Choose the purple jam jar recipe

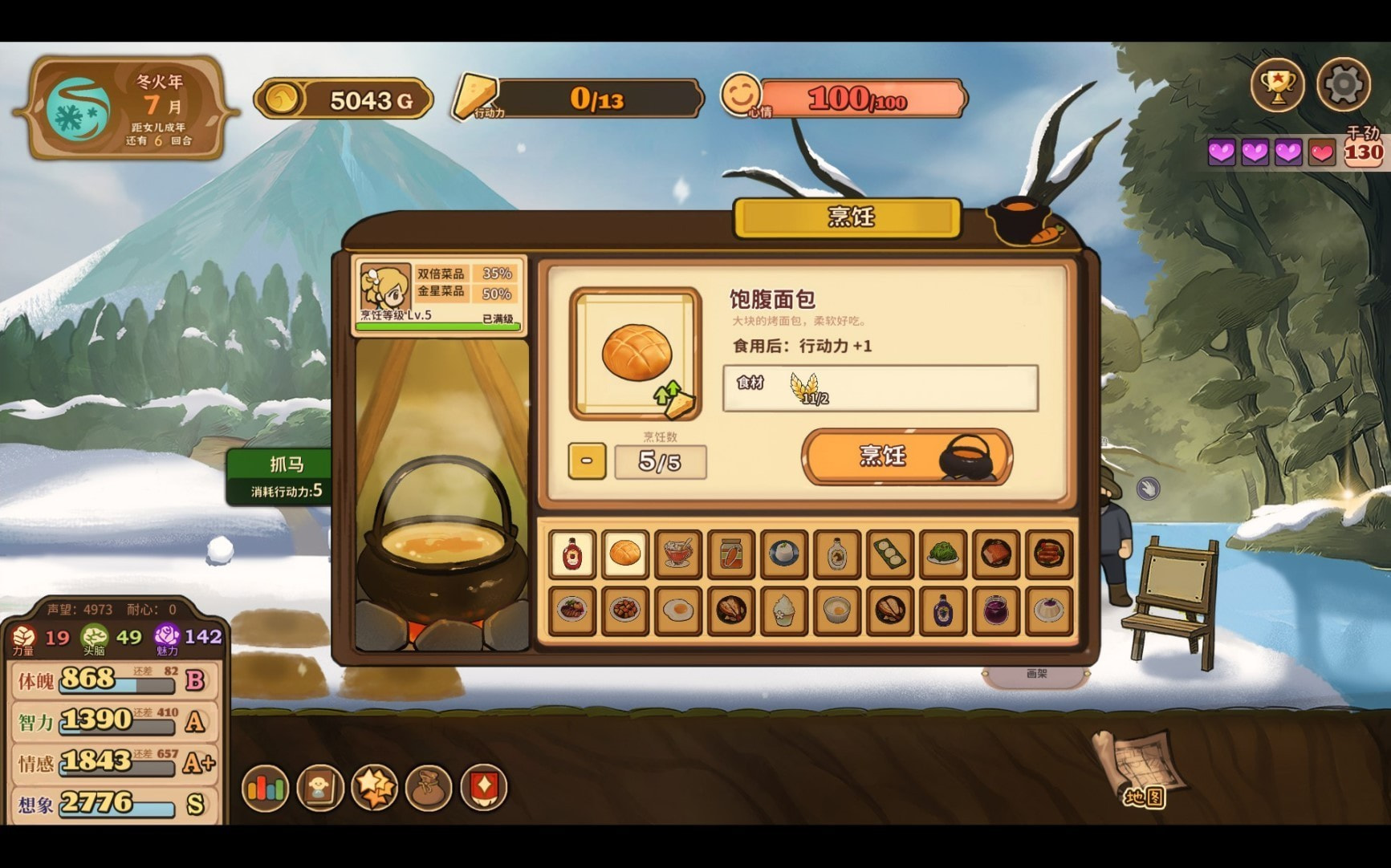click(x=996, y=610)
